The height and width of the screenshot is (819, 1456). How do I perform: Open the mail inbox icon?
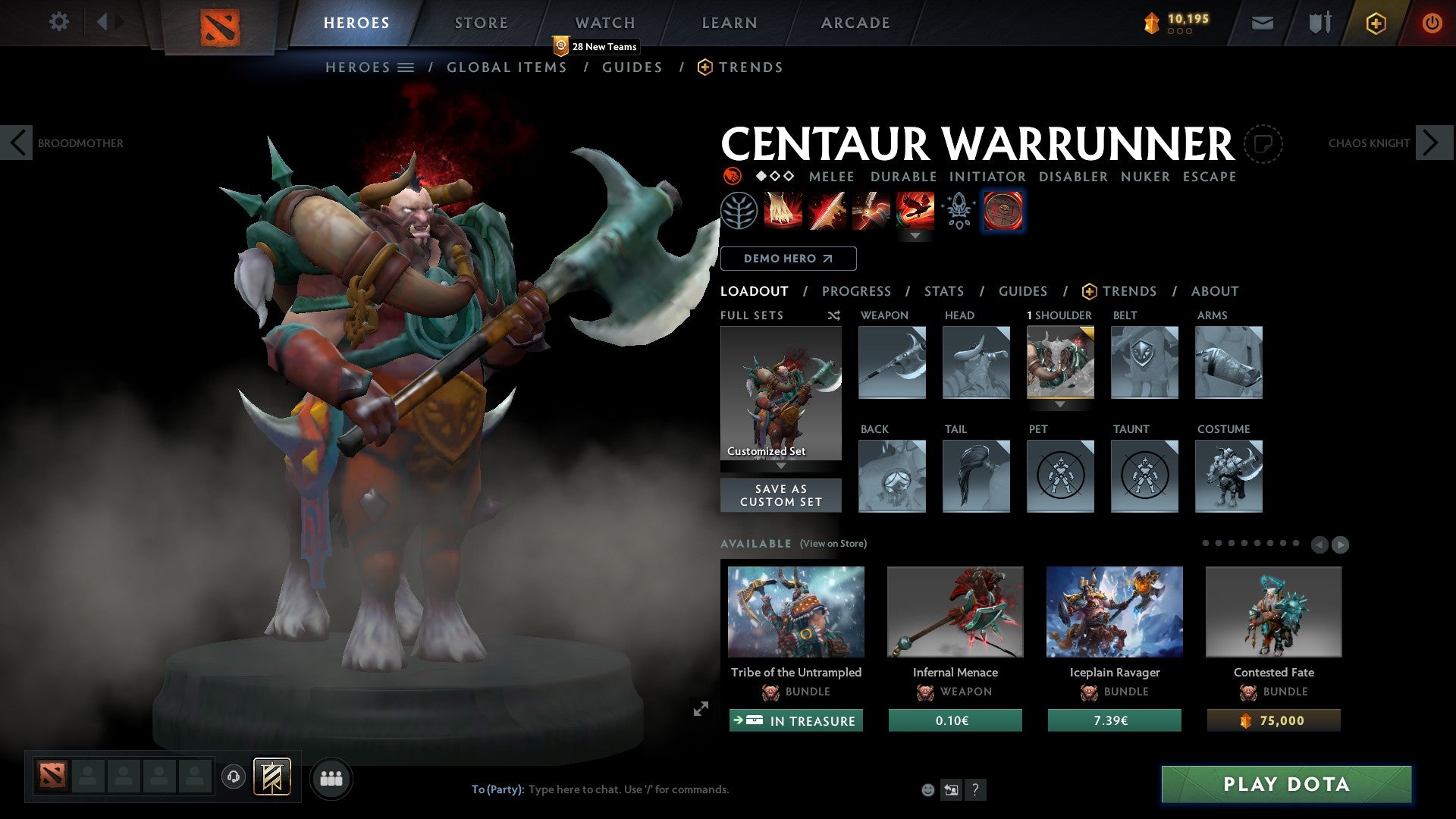(x=1263, y=23)
